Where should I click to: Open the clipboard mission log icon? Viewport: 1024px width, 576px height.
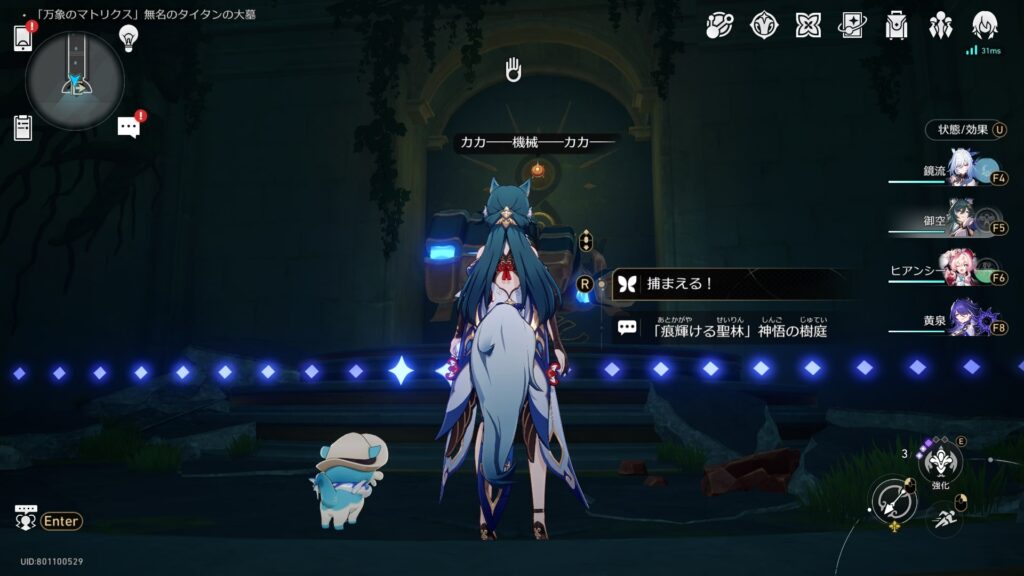point(23,127)
